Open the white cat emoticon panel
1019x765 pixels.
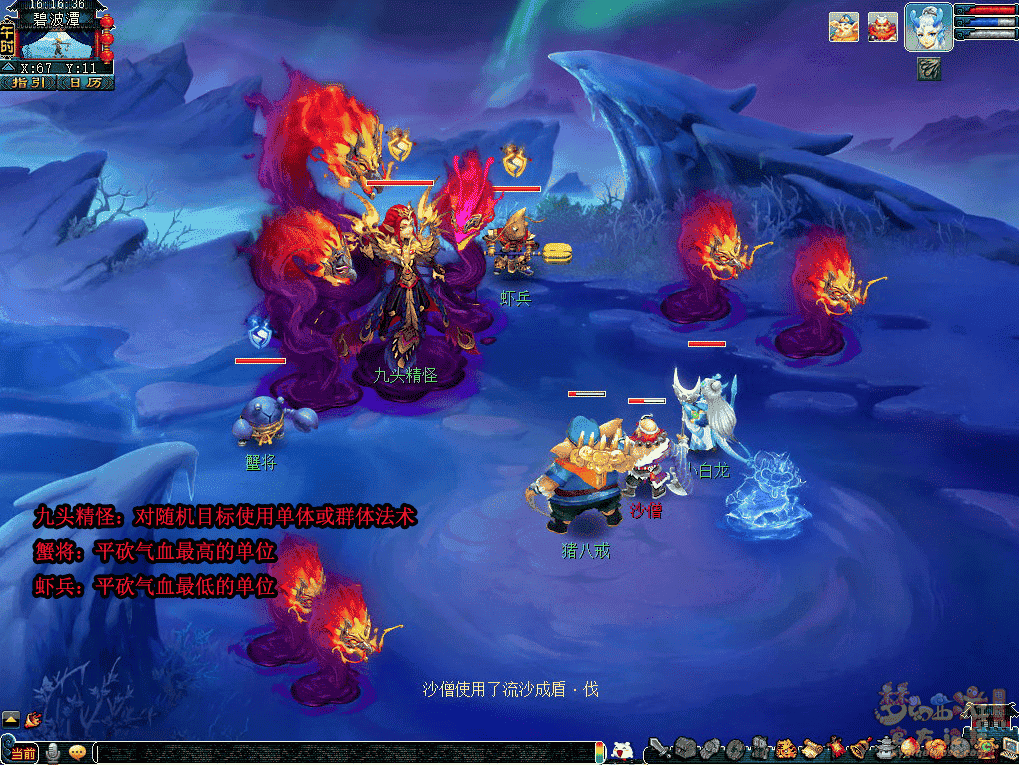tap(622, 752)
